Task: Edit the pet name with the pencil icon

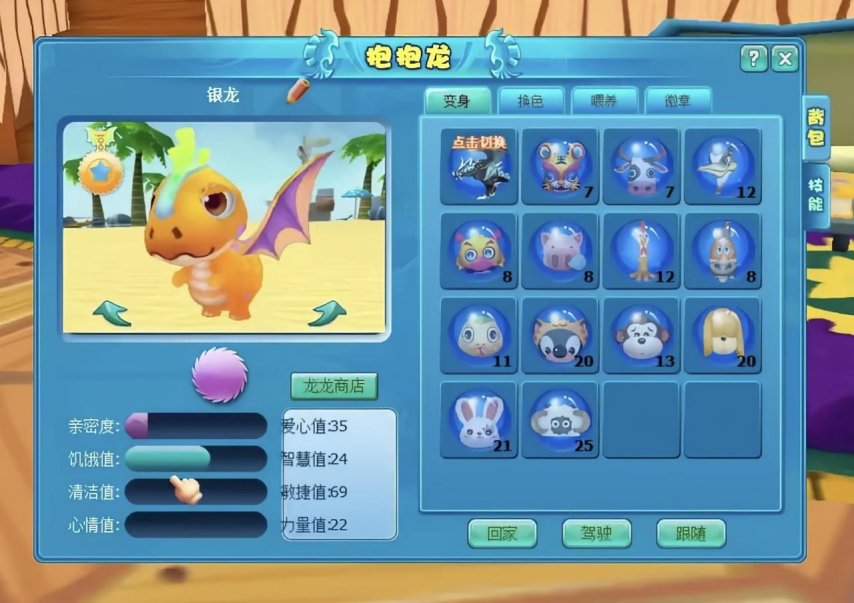Action: click(298, 91)
